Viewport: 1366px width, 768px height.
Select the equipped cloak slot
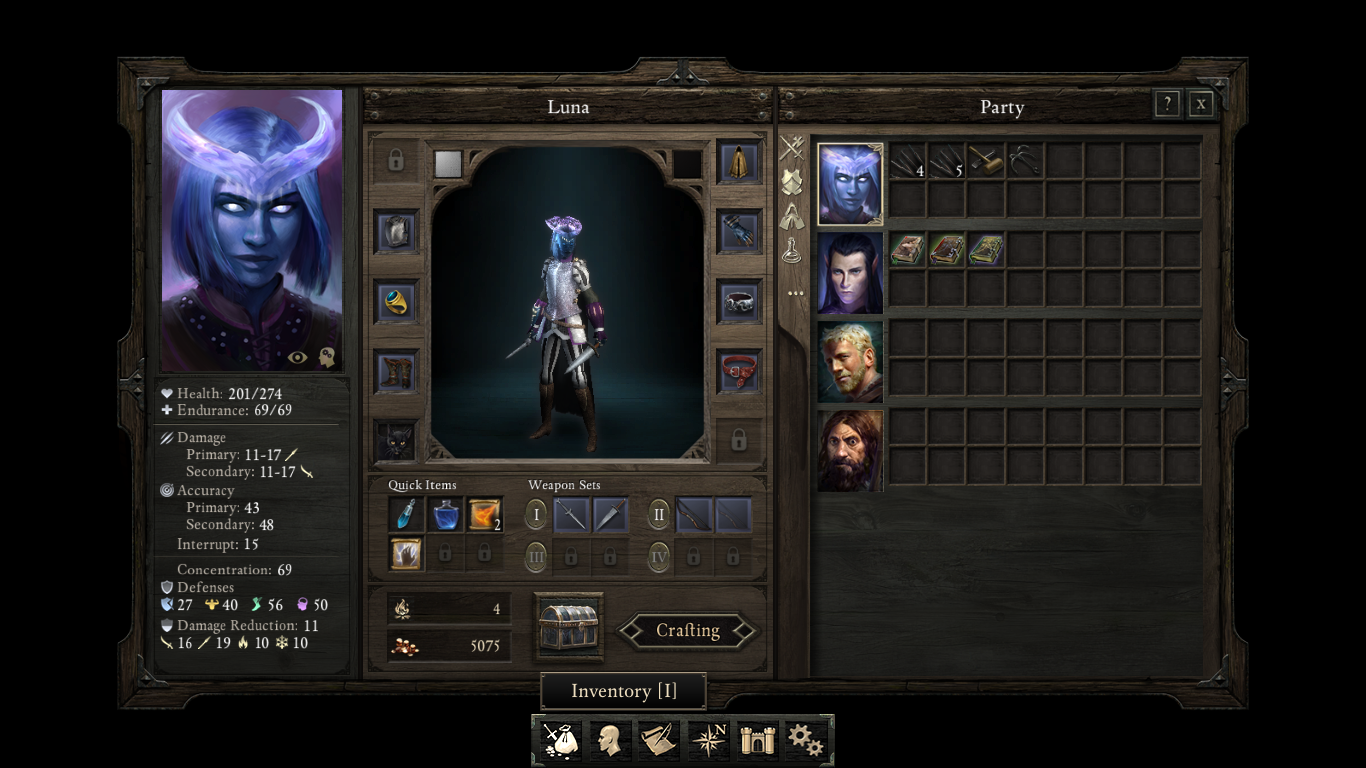(739, 163)
